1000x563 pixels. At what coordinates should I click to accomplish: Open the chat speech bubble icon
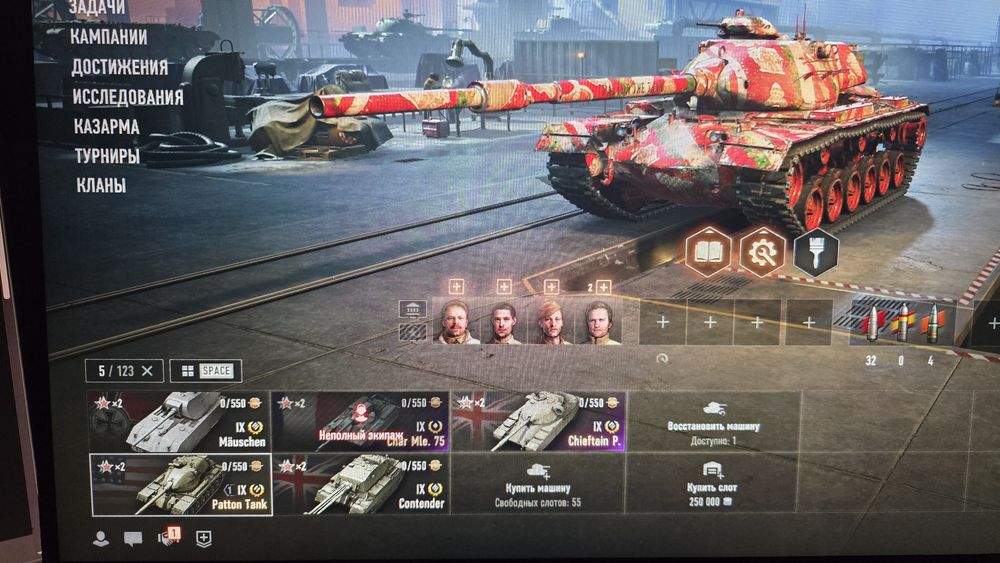[x=133, y=539]
